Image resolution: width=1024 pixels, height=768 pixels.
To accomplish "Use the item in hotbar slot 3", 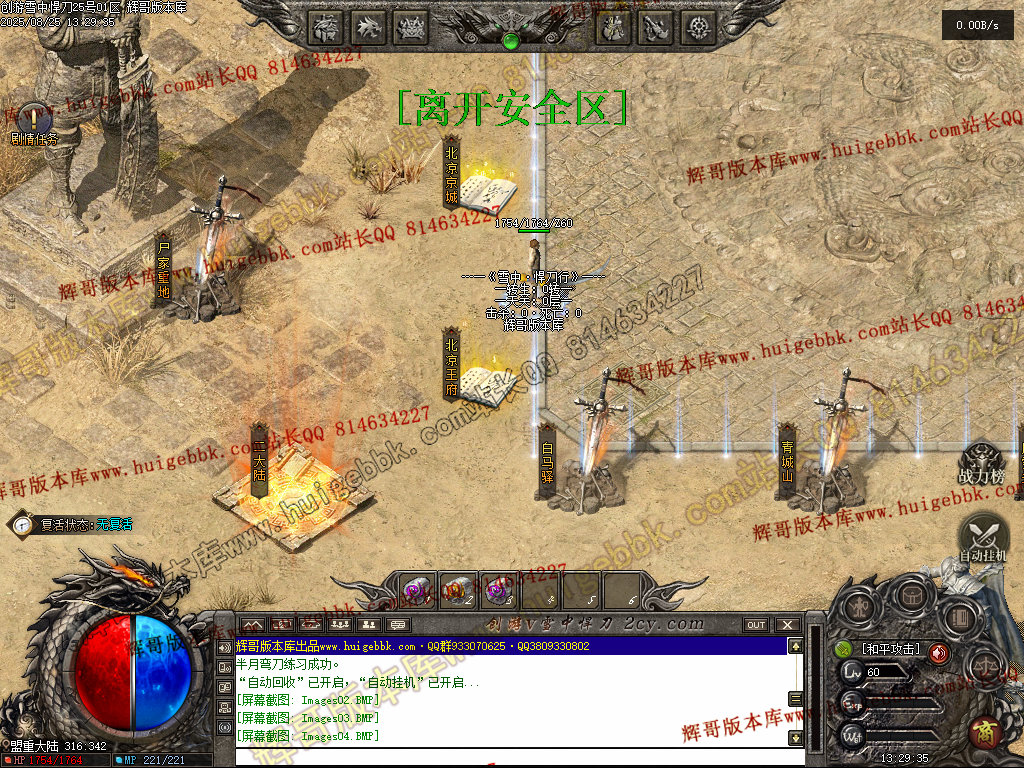I will [x=497, y=591].
